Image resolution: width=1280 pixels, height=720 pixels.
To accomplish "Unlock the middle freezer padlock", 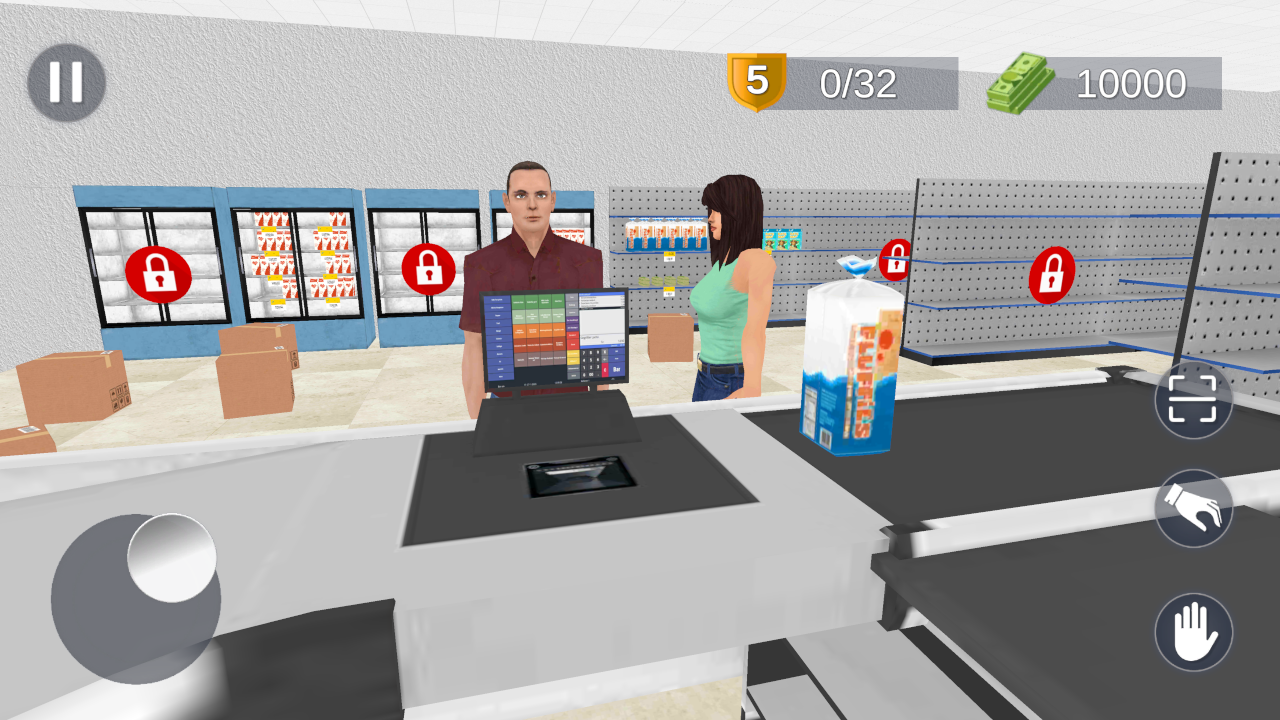I will click(x=429, y=270).
